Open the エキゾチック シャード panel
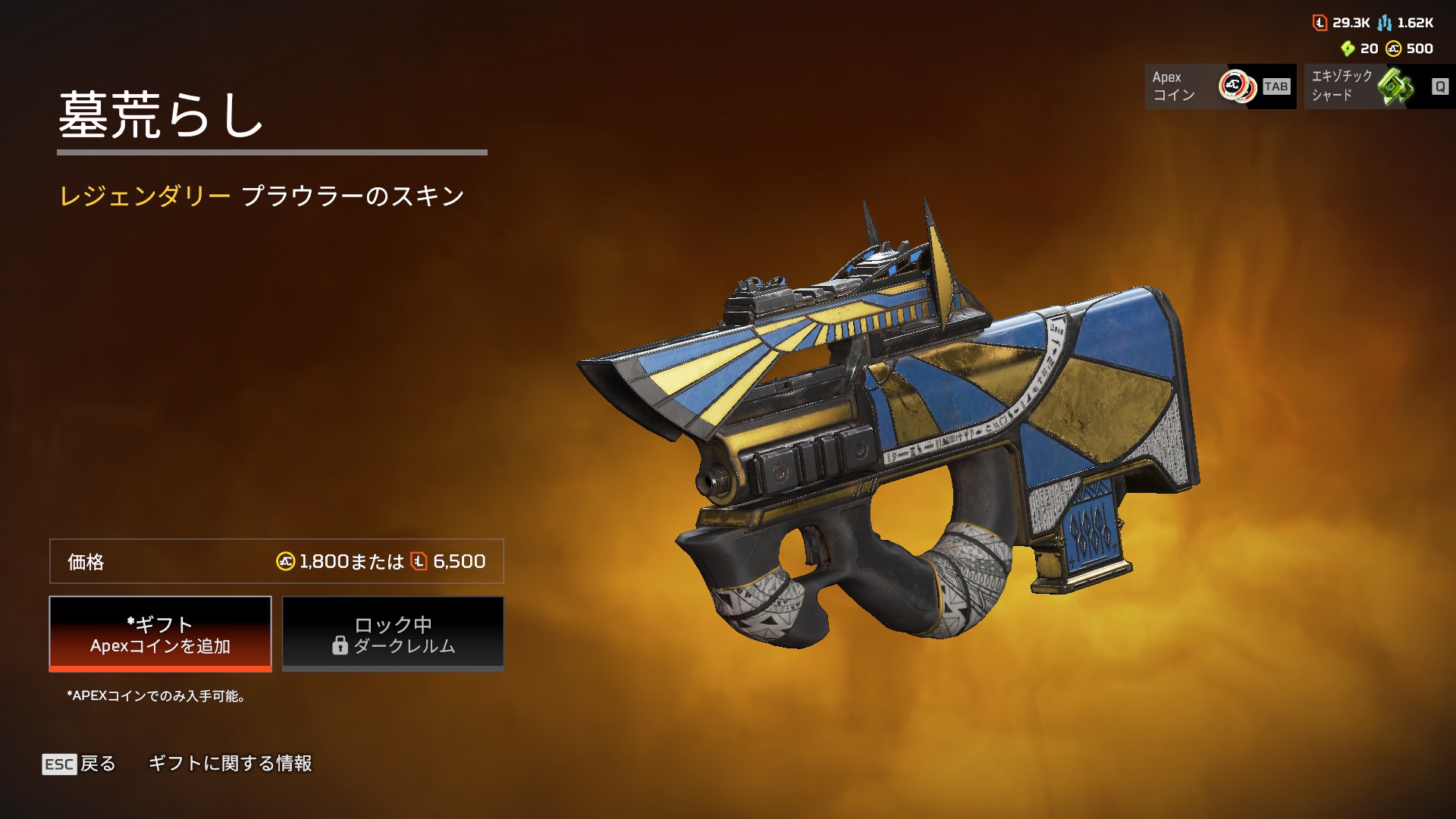Image resolution: width=1456 pixels, height=819 pixels. coord(1379,86)
